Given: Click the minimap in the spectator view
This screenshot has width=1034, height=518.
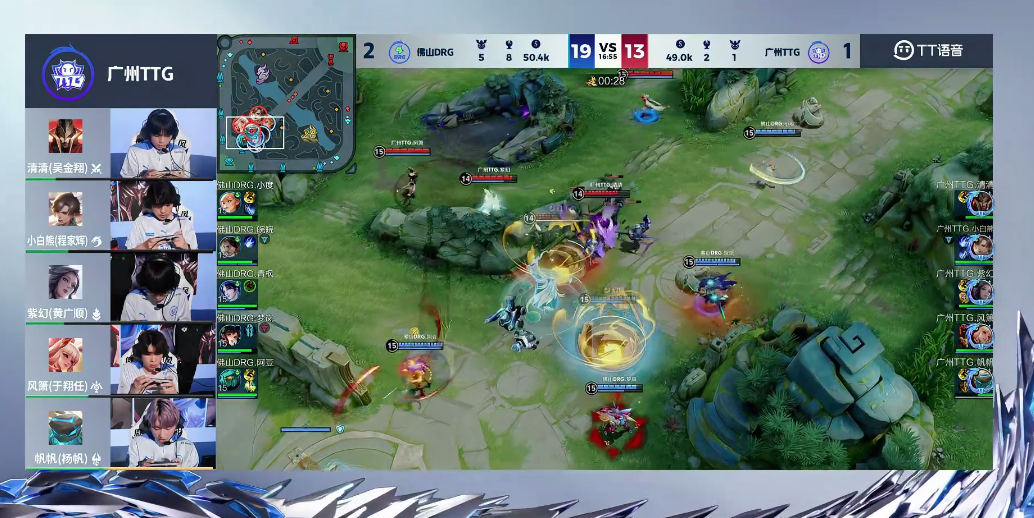Looking at the screenshot, I should [x=286, y=103].
